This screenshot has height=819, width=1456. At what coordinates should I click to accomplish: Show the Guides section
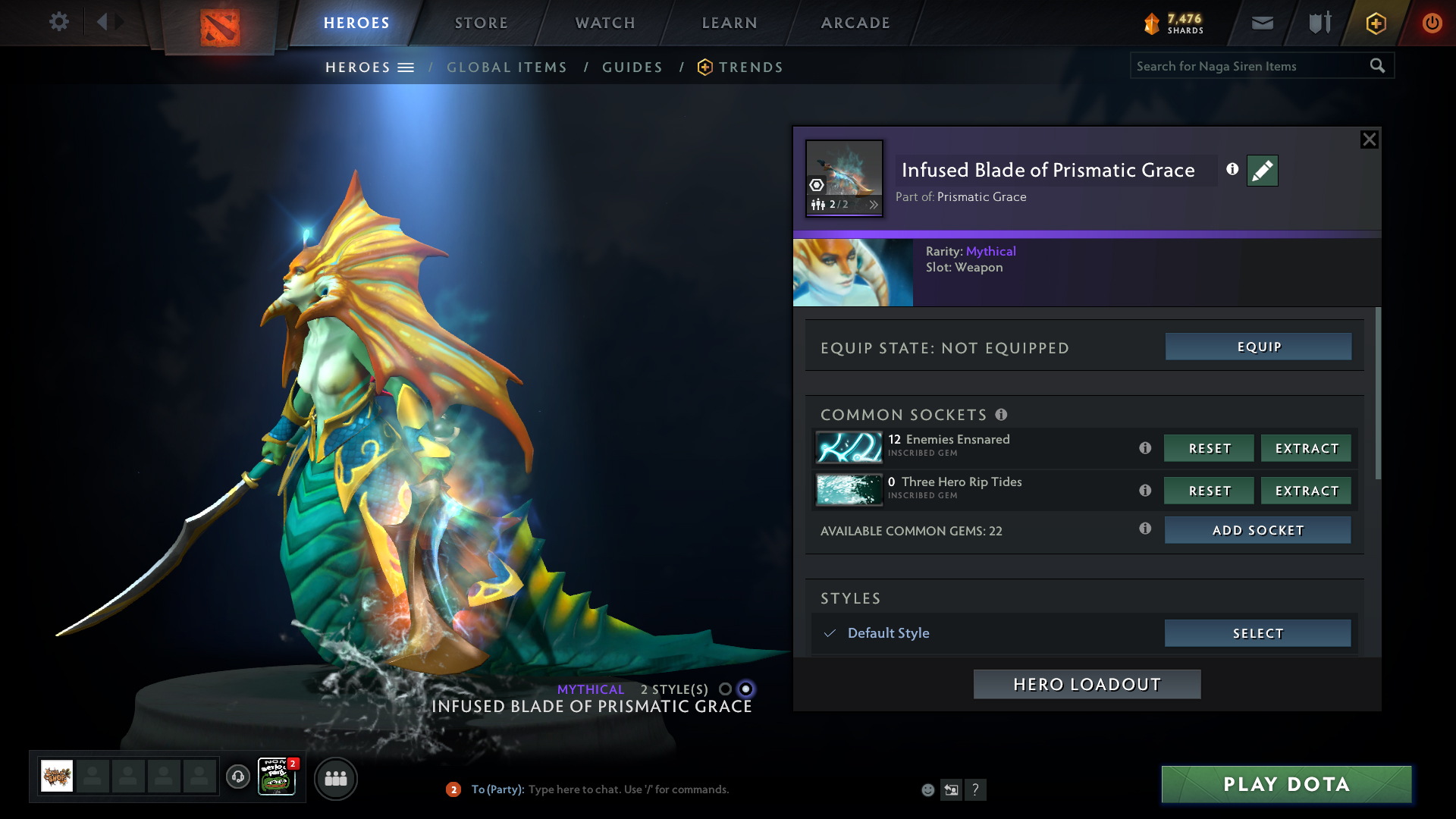pos(632,67)
